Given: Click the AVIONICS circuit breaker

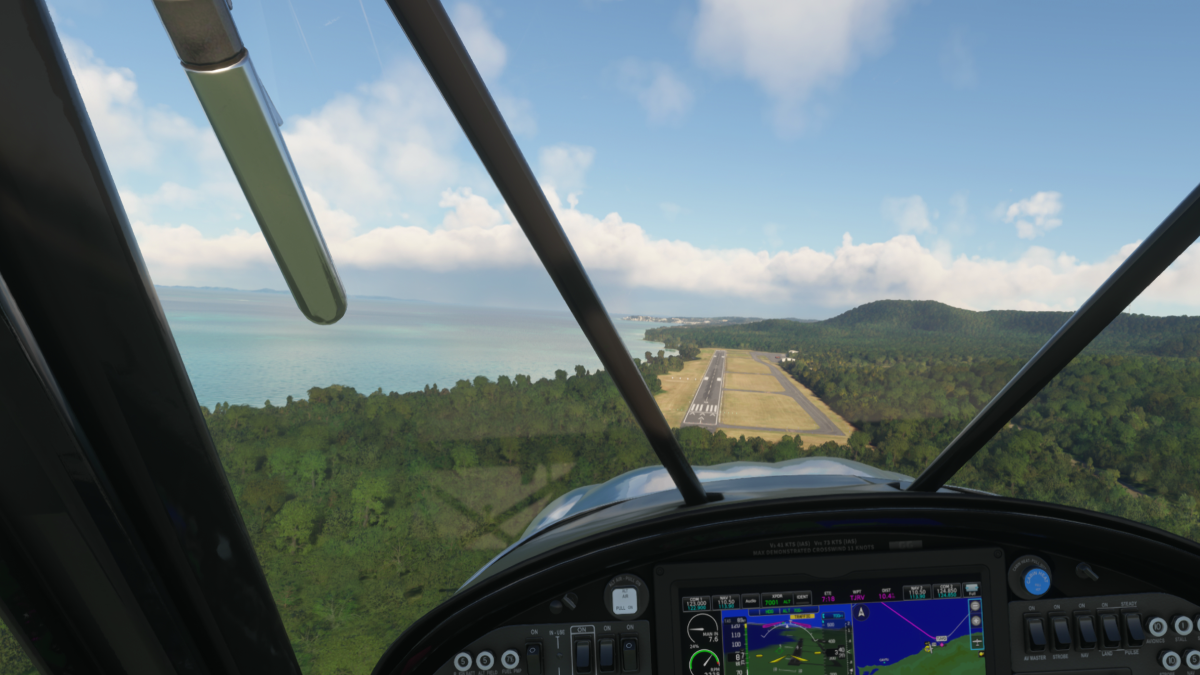Looking at the screenshot, I should pos(1158,627).
